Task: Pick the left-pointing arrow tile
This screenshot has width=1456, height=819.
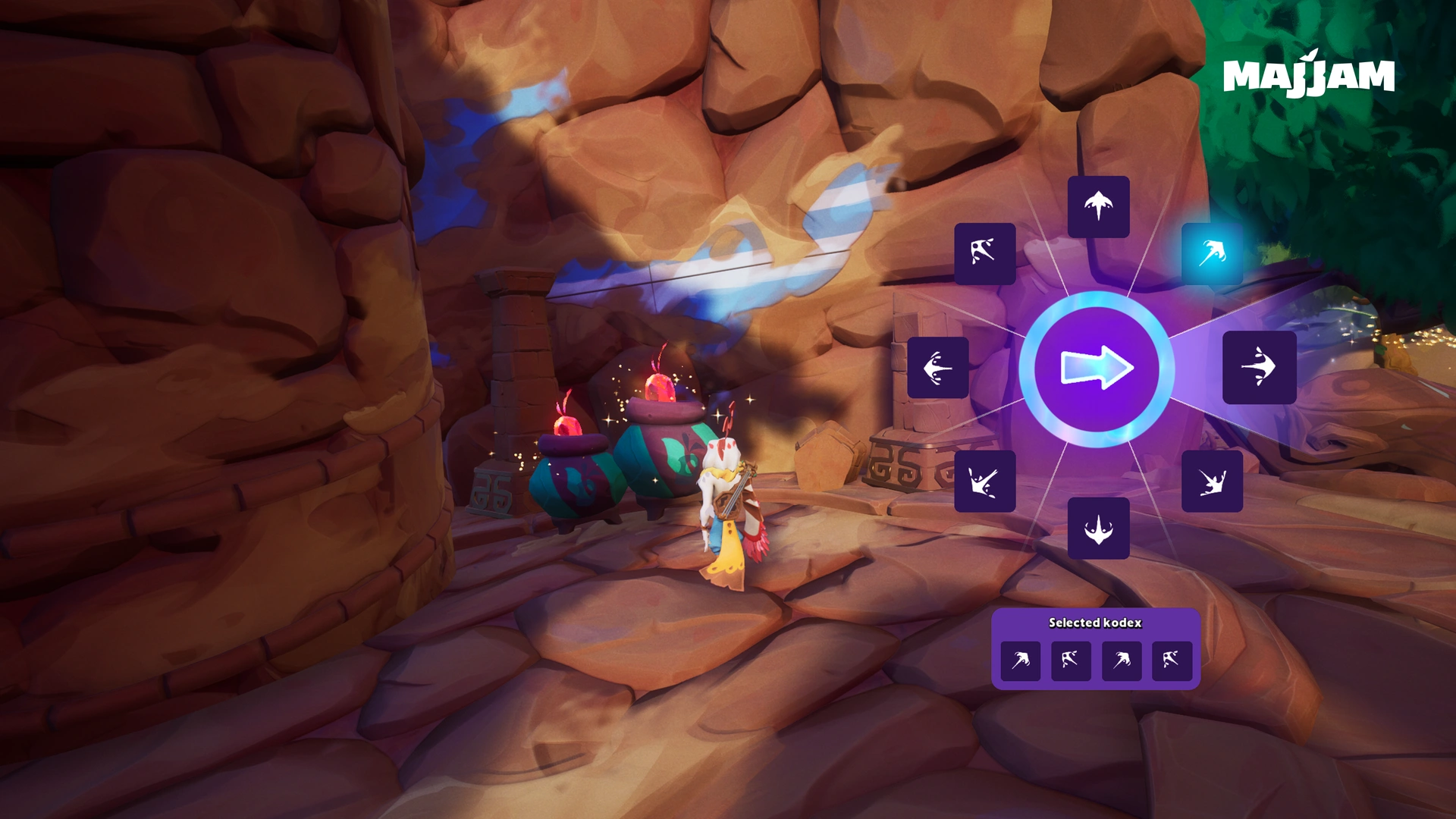Action: coord(938,368)
